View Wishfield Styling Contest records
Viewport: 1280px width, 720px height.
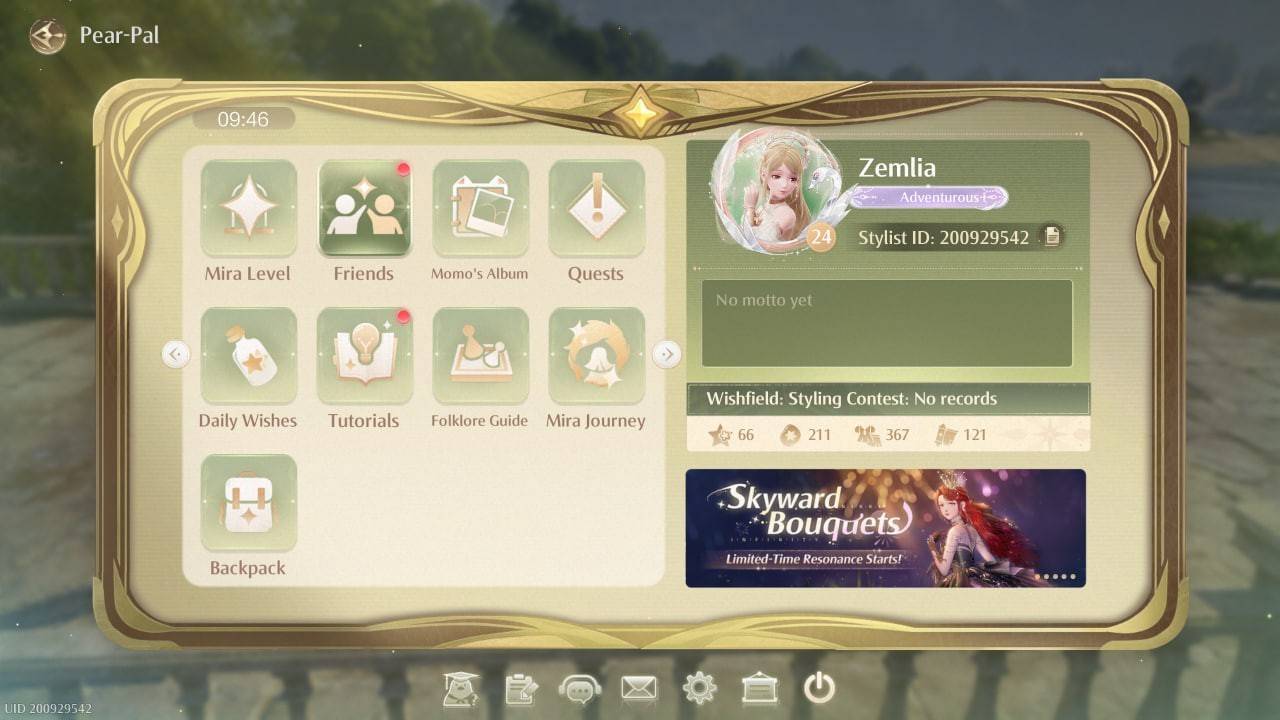(x=886, y=398)
